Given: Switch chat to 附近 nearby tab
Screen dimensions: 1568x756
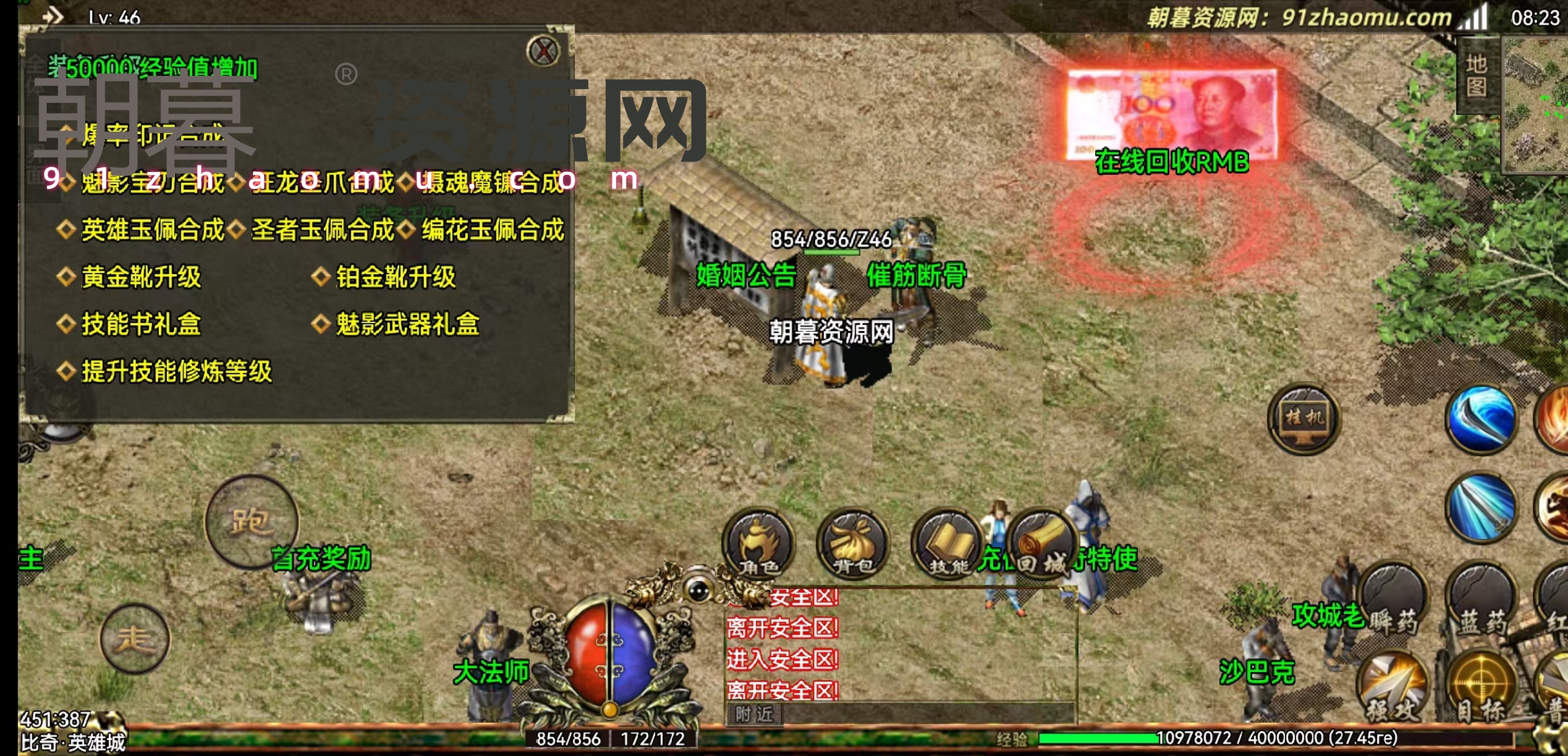Looking at the screenshot, I should tap(754, 714).
